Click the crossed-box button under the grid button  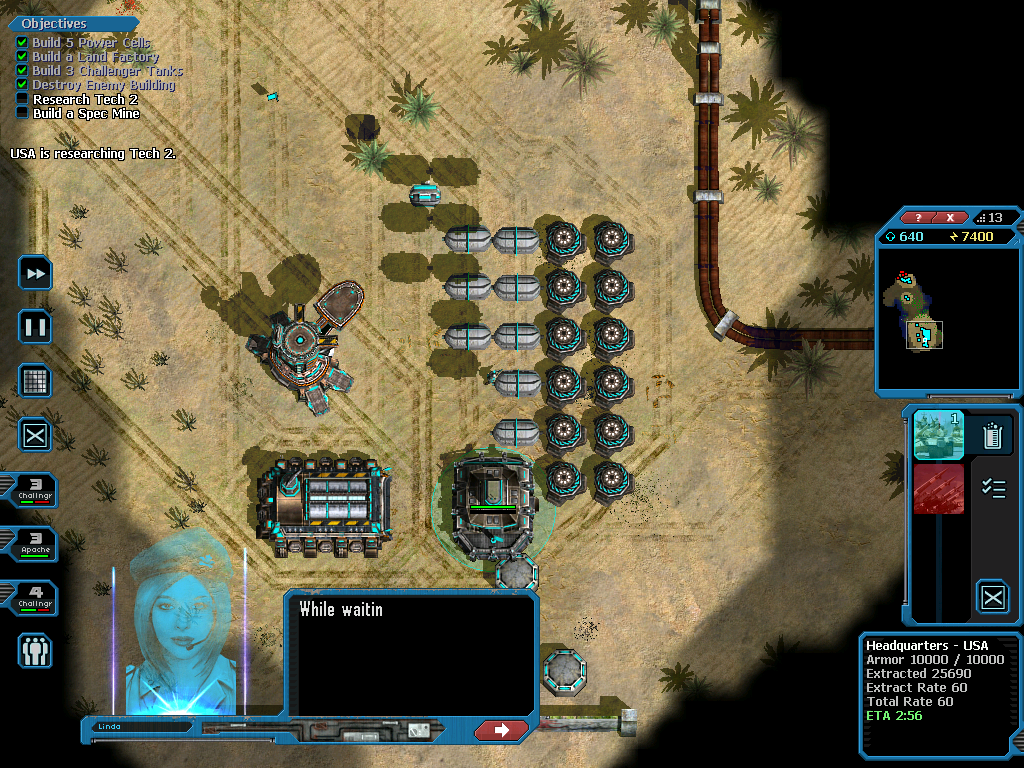pyautogui.click(x=35, y=435)
